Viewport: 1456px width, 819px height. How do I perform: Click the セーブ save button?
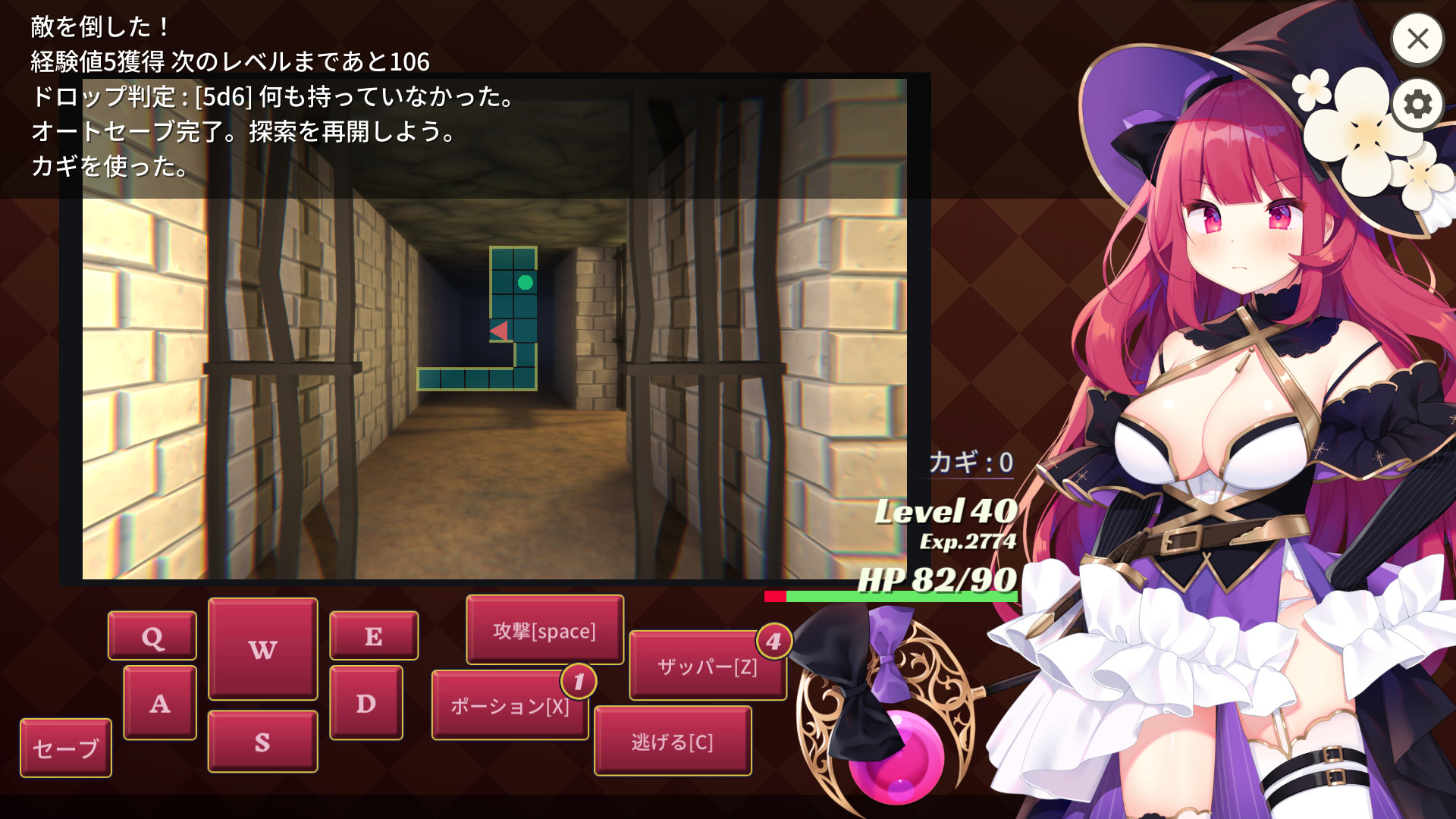coord(65,748)
